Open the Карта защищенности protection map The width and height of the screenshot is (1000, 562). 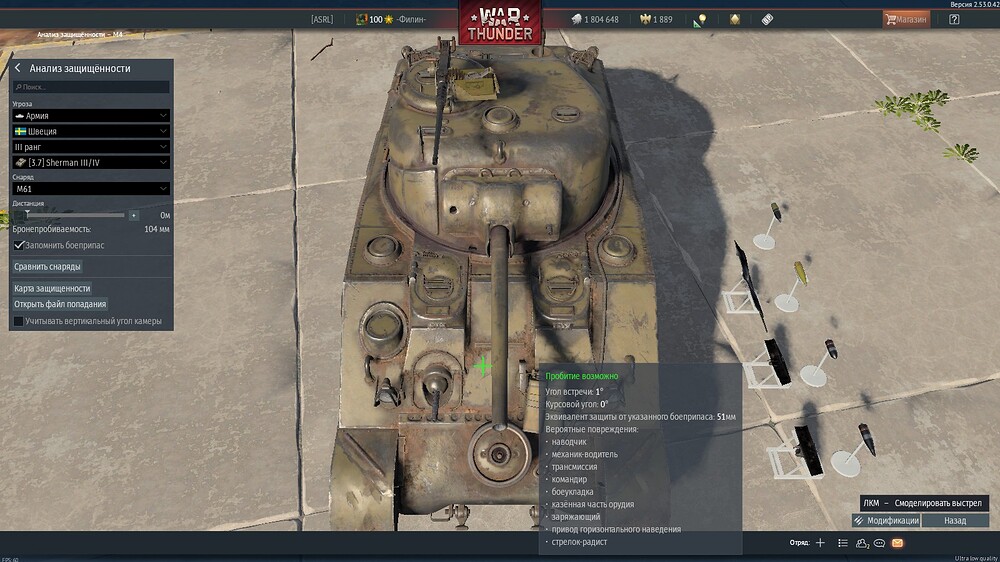(52, 288)
